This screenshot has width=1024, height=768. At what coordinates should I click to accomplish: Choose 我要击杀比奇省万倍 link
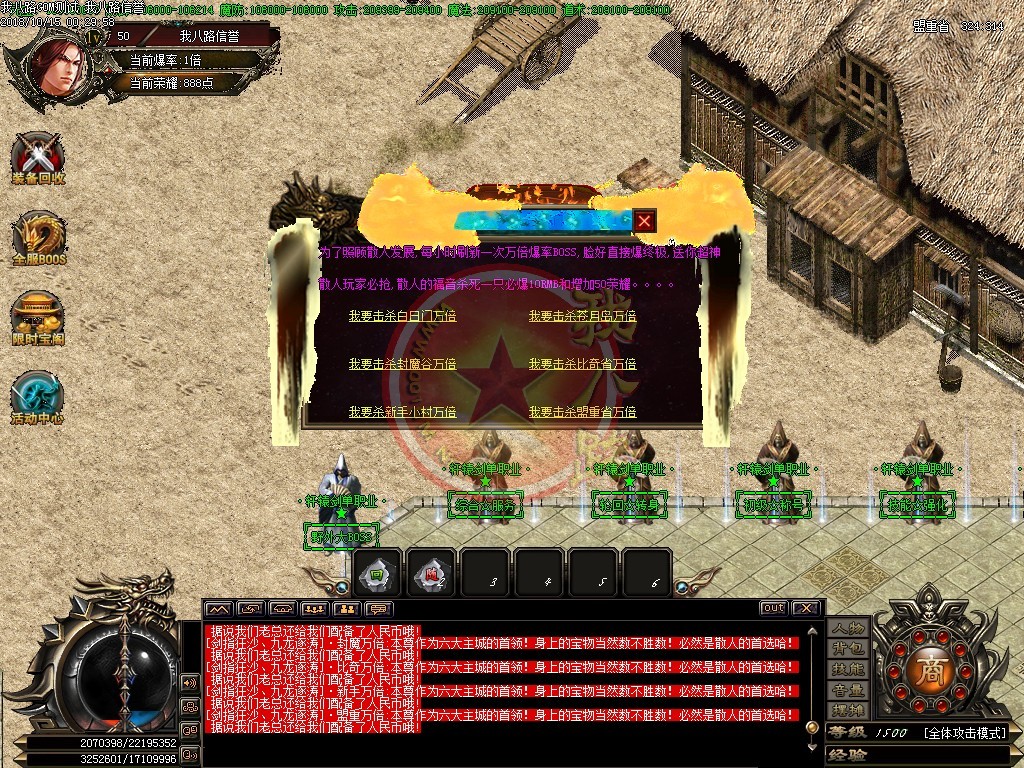582,364
